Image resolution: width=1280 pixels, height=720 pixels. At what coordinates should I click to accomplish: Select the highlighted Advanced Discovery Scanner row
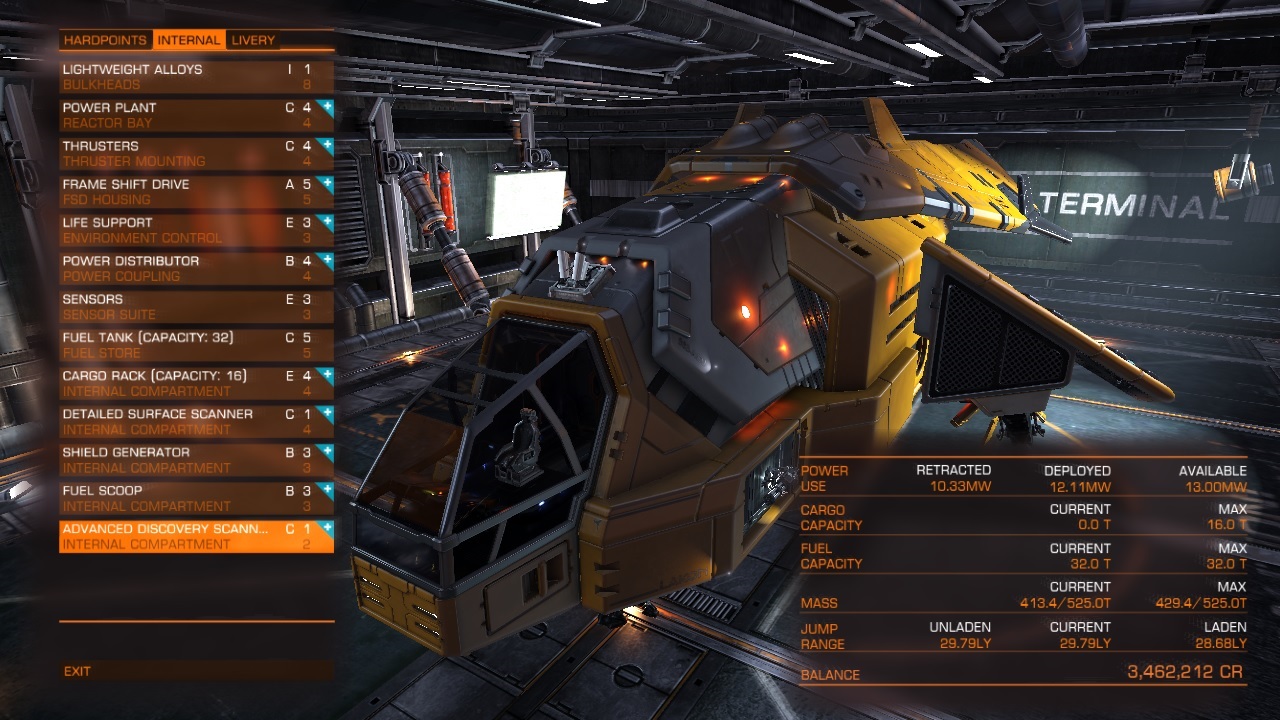(180, 536)
